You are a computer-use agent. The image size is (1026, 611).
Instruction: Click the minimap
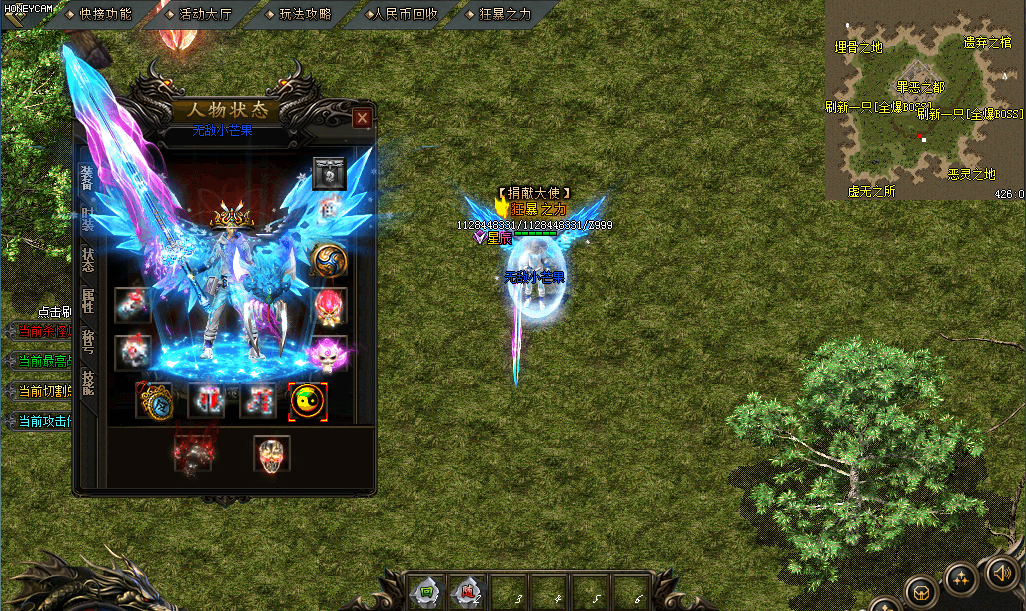click(x=924, y=100)
